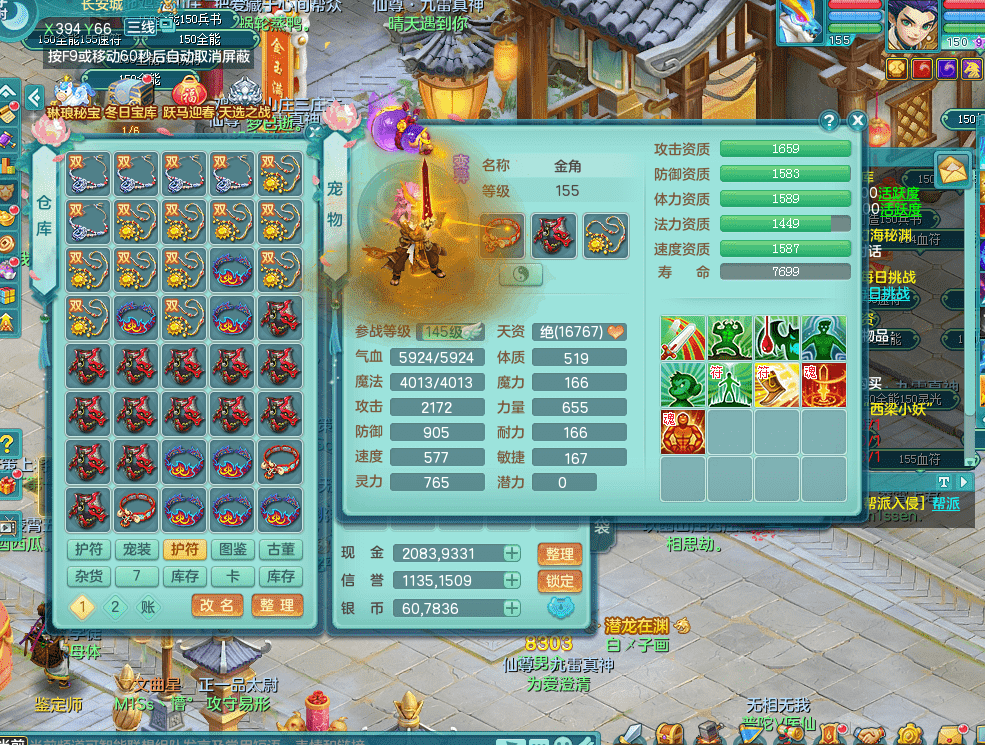985x745 pixels.
Task: Switch to warehouse page 2
Action: click(115, 606)
